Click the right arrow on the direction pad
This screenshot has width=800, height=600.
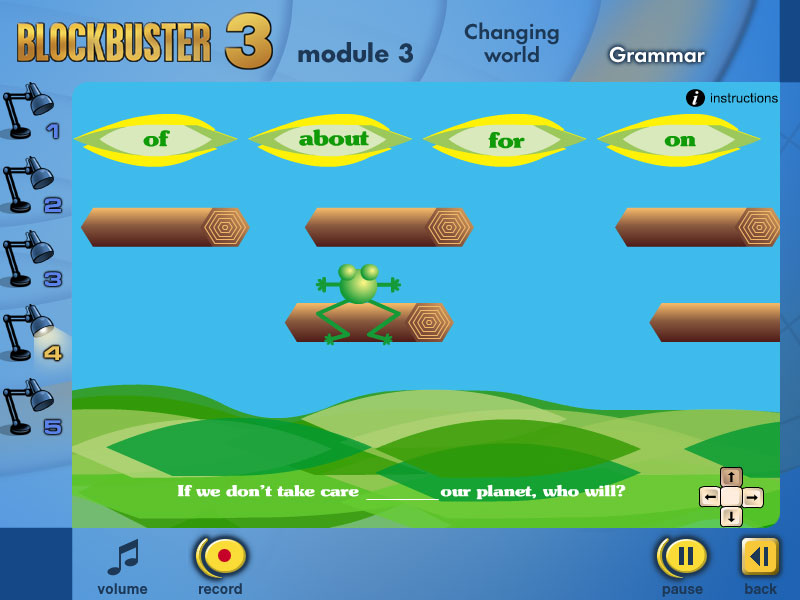[752, 497]
